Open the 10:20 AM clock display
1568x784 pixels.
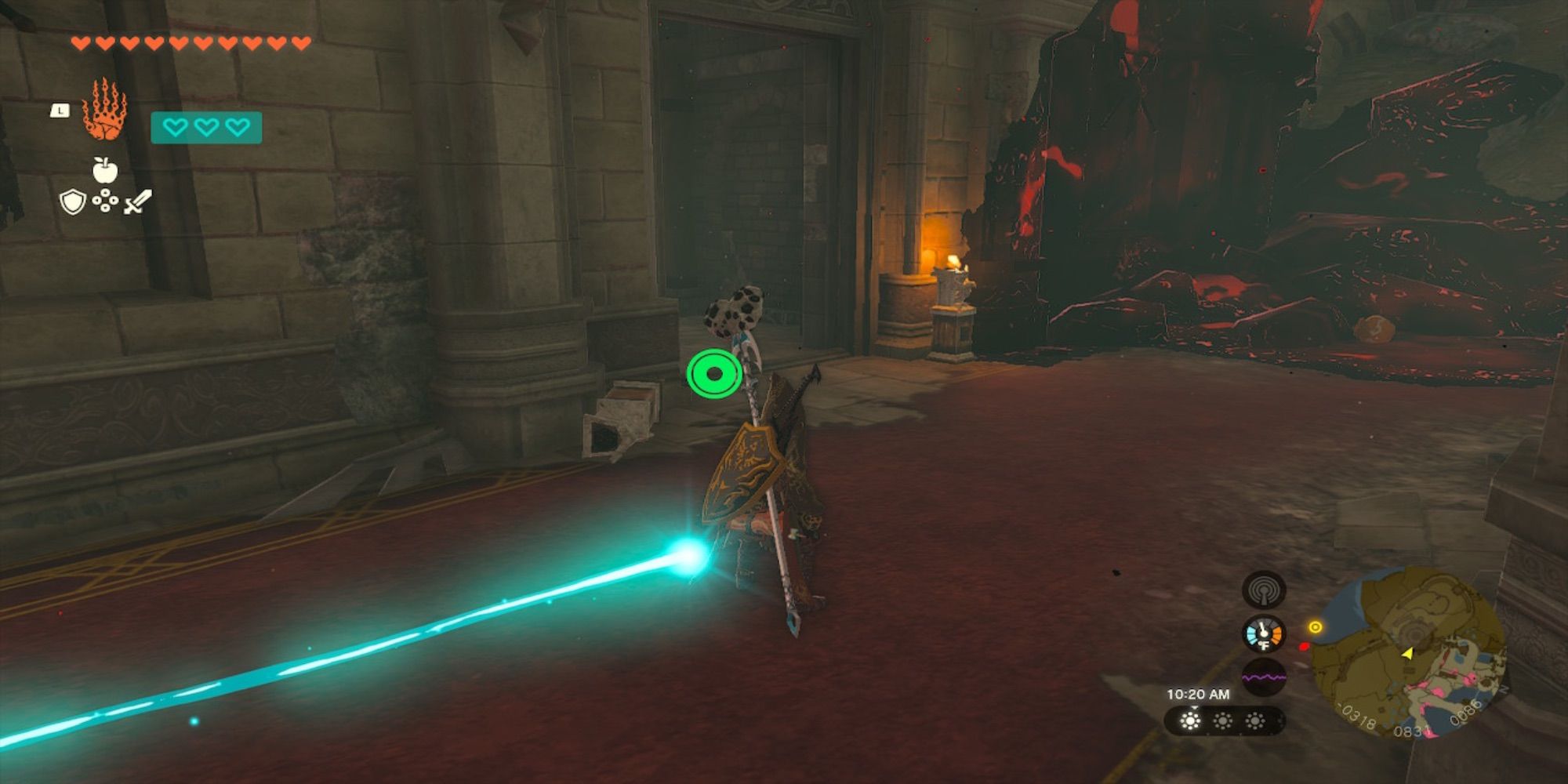[1199, 695]
